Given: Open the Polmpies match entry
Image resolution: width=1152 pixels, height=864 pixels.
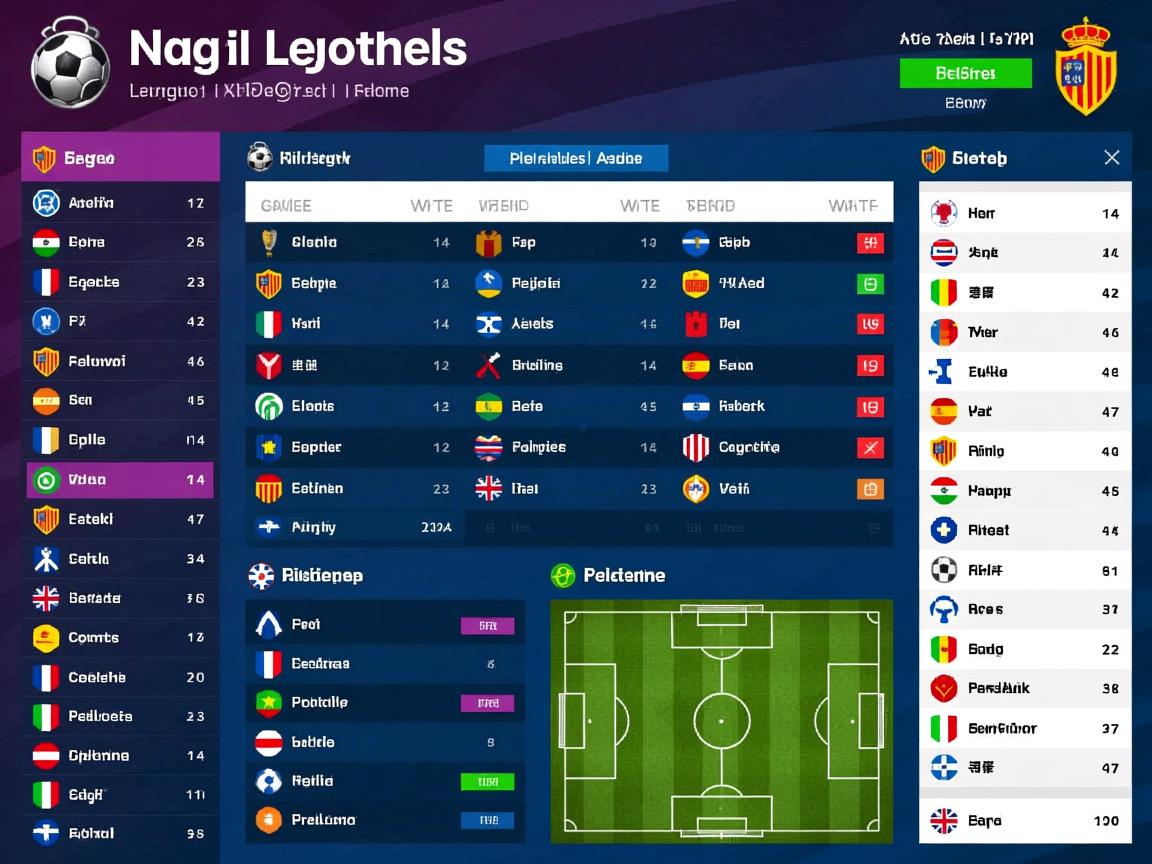Looking at the screenshot, I should (x=565, y=447).
